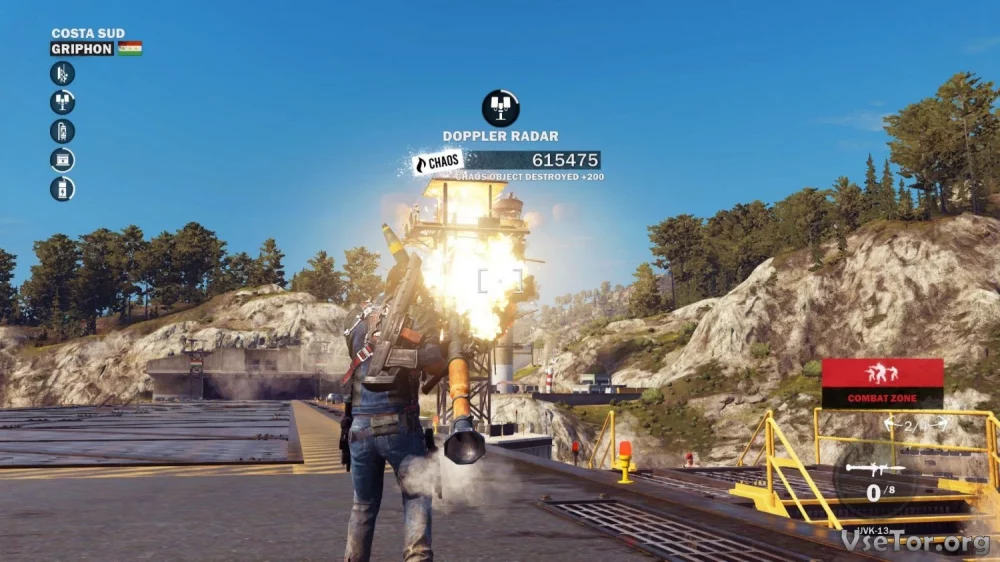Image resolution: width=1000 pixels, height=562 pixels.
Task: Select the antenna mast chaos object icon
Action: (x=62, y=73)
